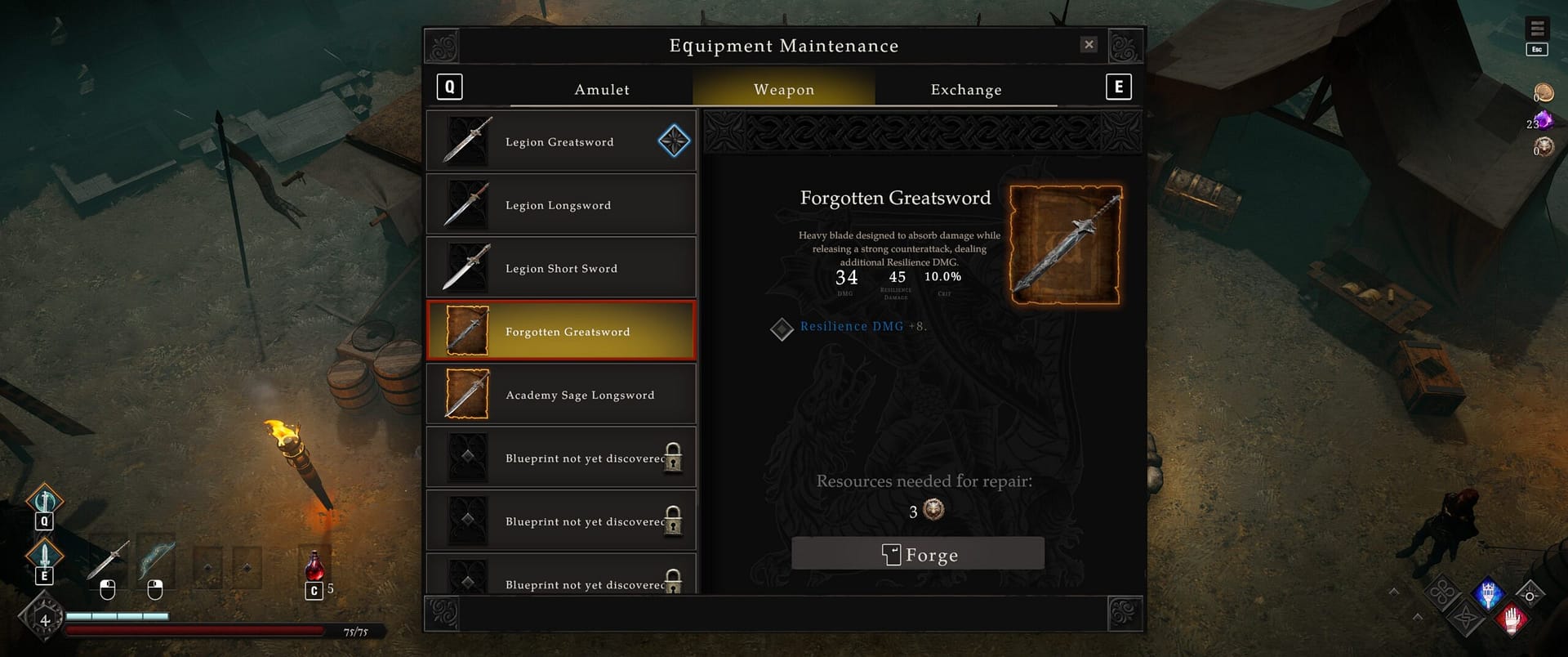Click the equipped bow weapon slot
Viewport: 1568px width, 657px height.
pos(155,561)
